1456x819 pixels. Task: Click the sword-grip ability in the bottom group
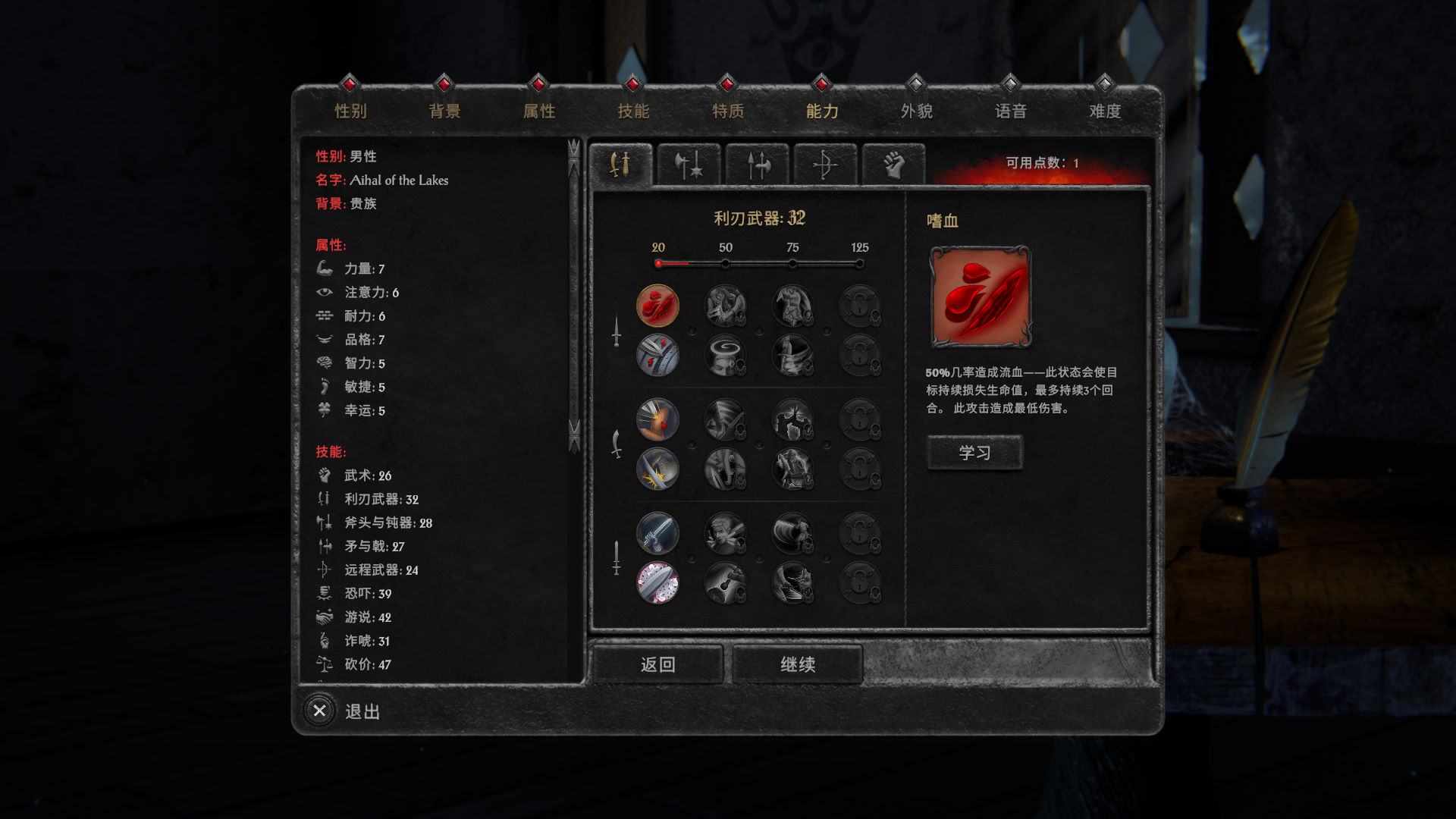click(x=658, y=533)
